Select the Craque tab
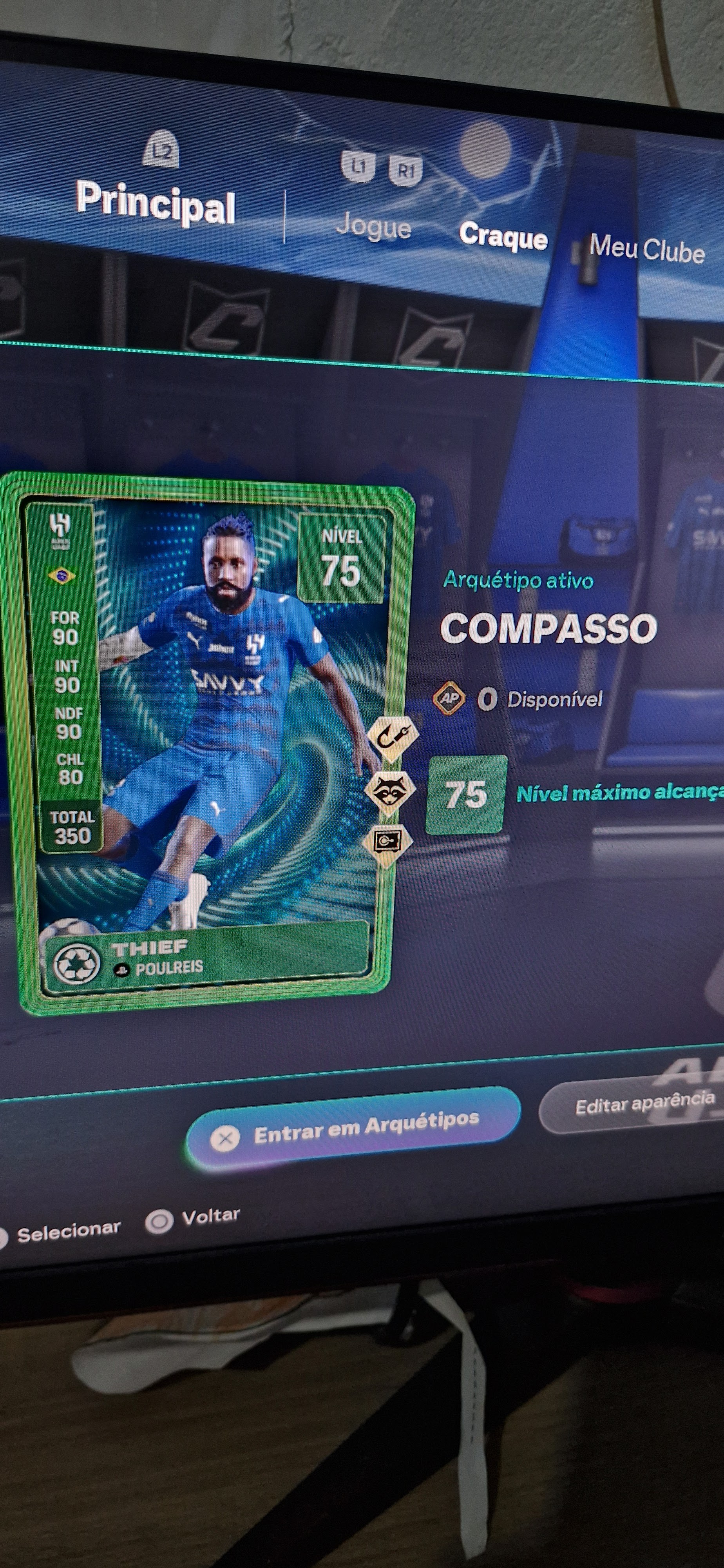This screenshot has width=724, height=1568. tap(503, 236)
